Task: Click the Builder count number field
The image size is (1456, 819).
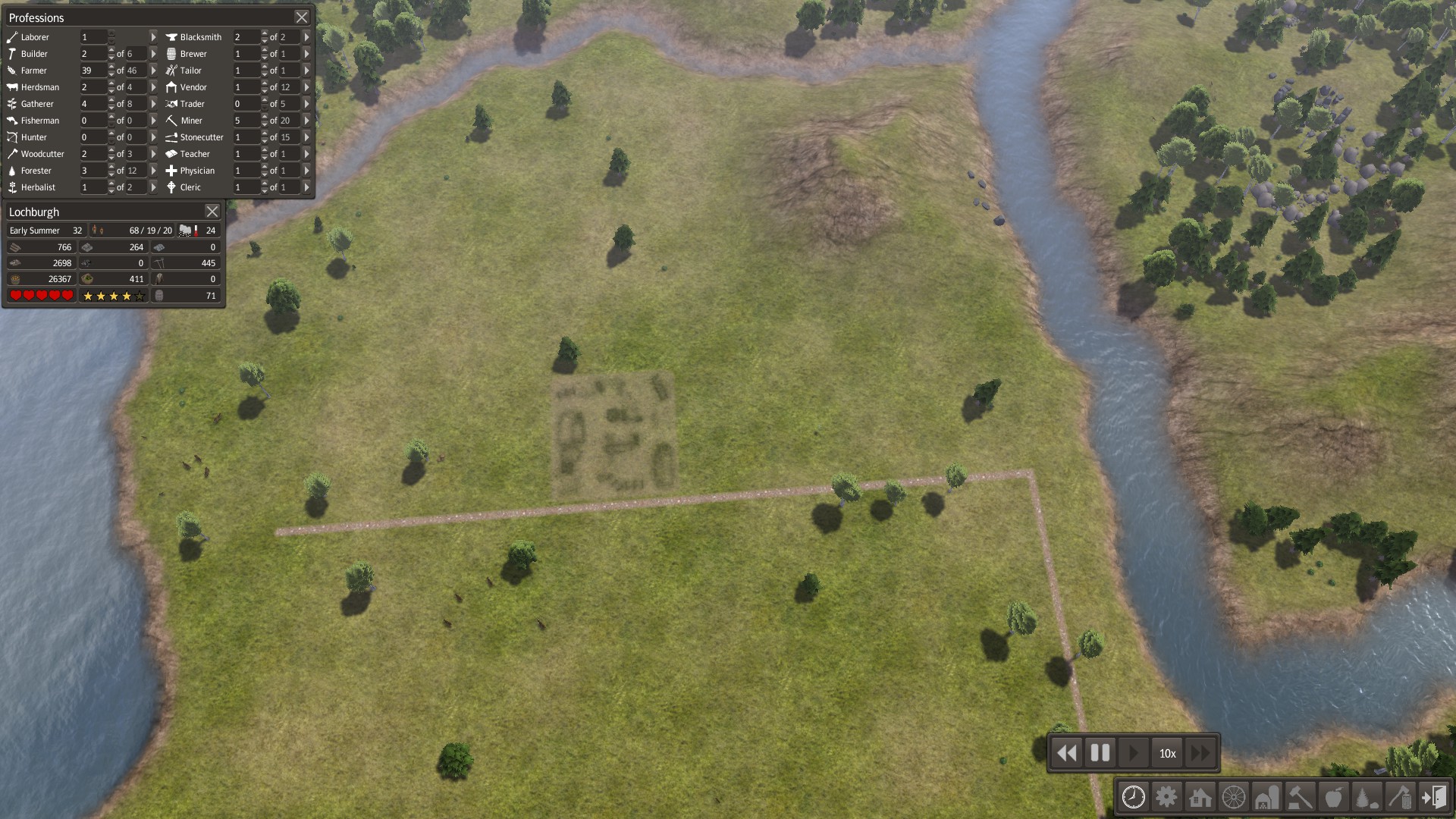Action: tap(93, 54)
